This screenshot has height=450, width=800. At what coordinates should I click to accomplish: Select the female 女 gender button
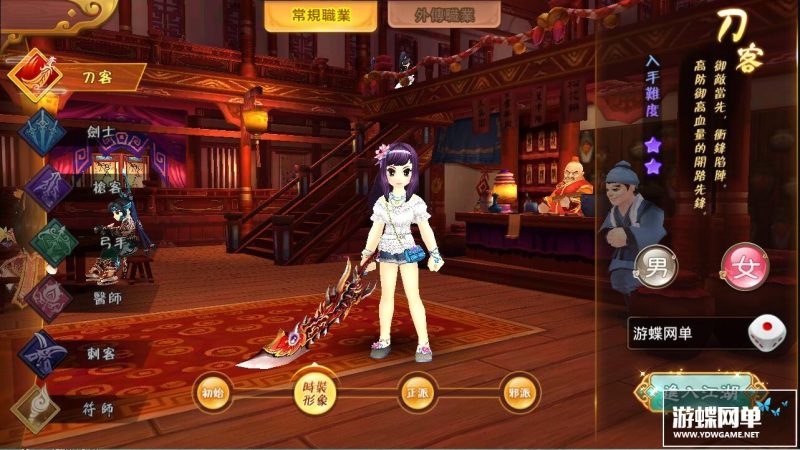745,268
